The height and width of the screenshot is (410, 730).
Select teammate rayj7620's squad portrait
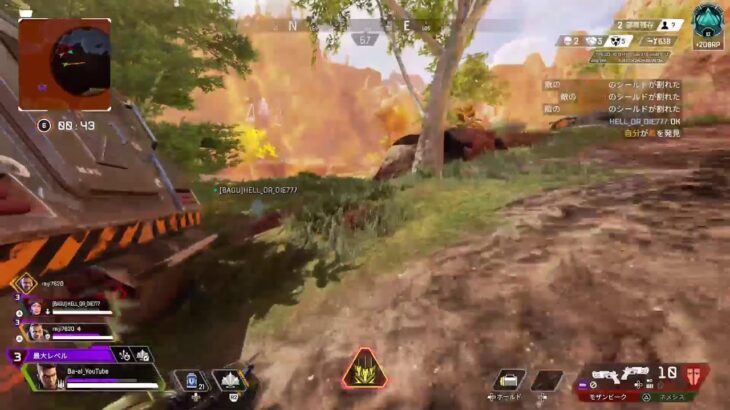click(33, 330)
